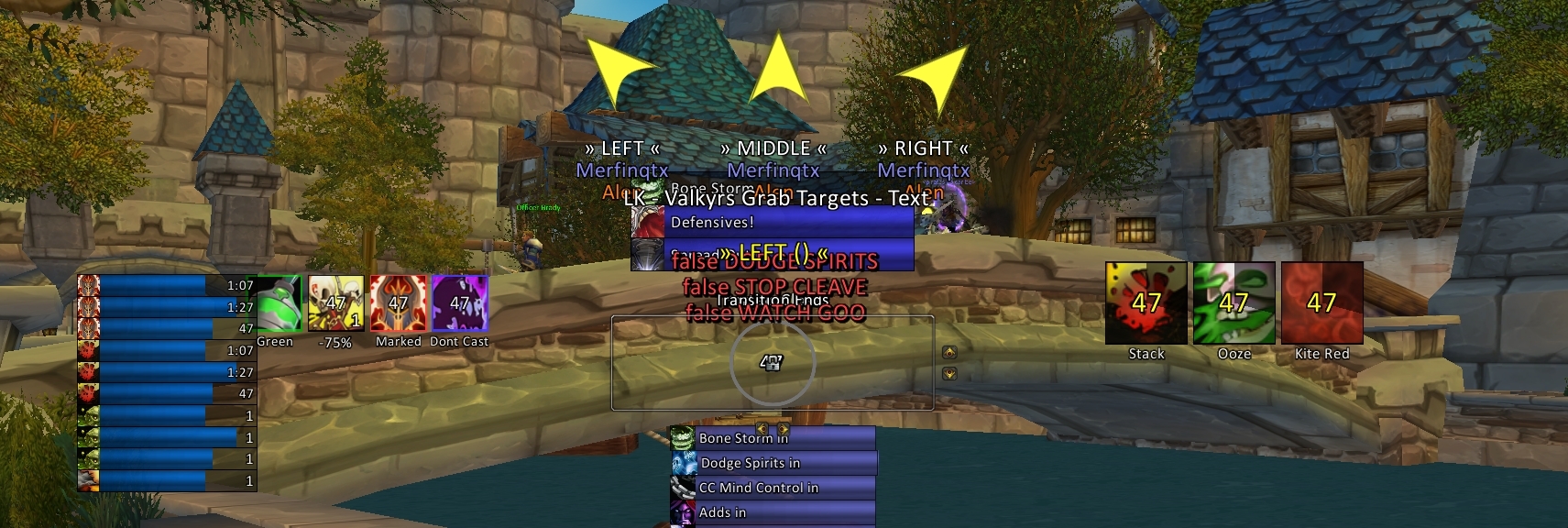Click the Green ooze aura icon
Screen dimensions: 1568x528
coord(279,303)
